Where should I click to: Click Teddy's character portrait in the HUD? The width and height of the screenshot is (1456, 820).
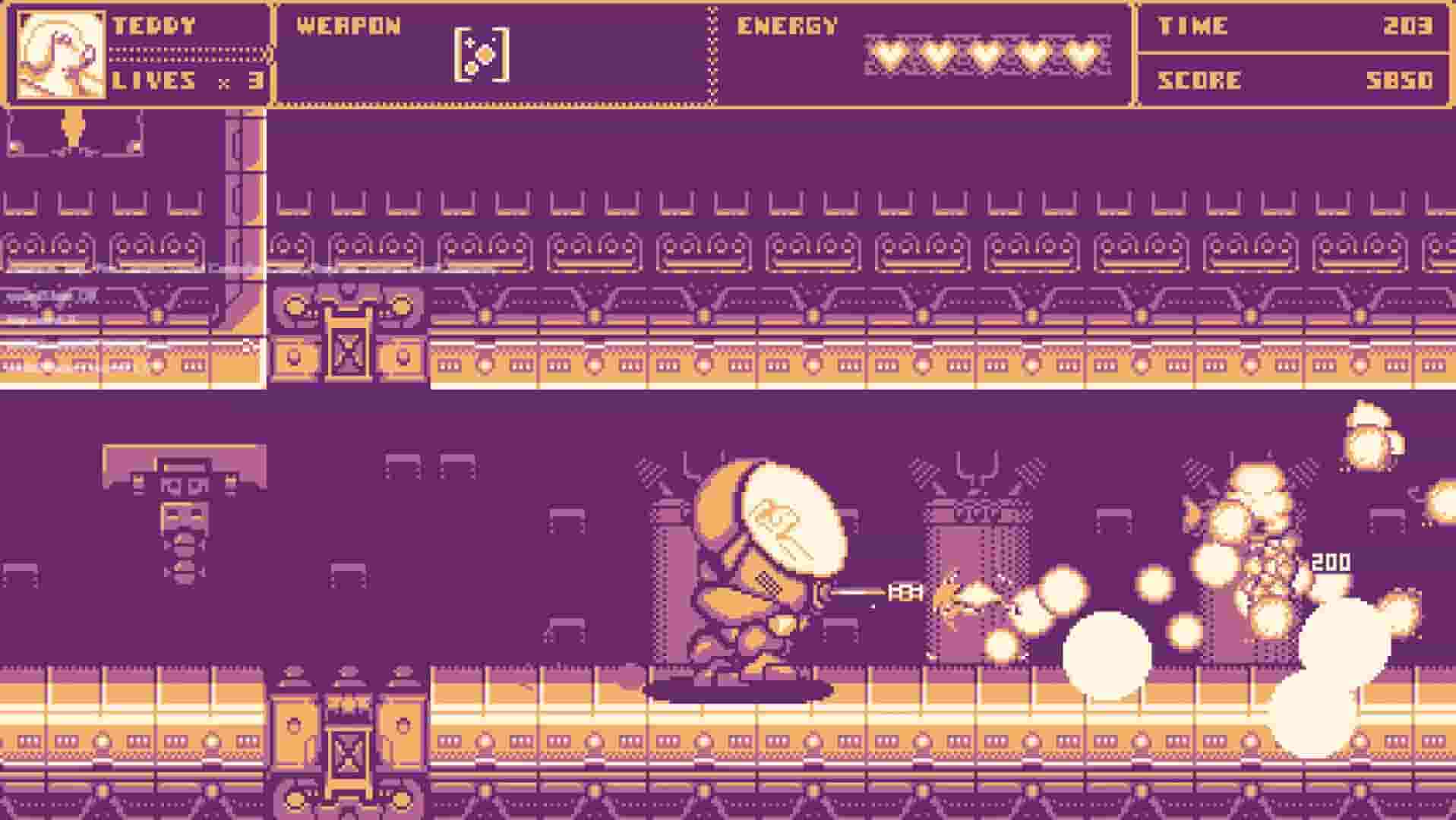tap(57, 53)
